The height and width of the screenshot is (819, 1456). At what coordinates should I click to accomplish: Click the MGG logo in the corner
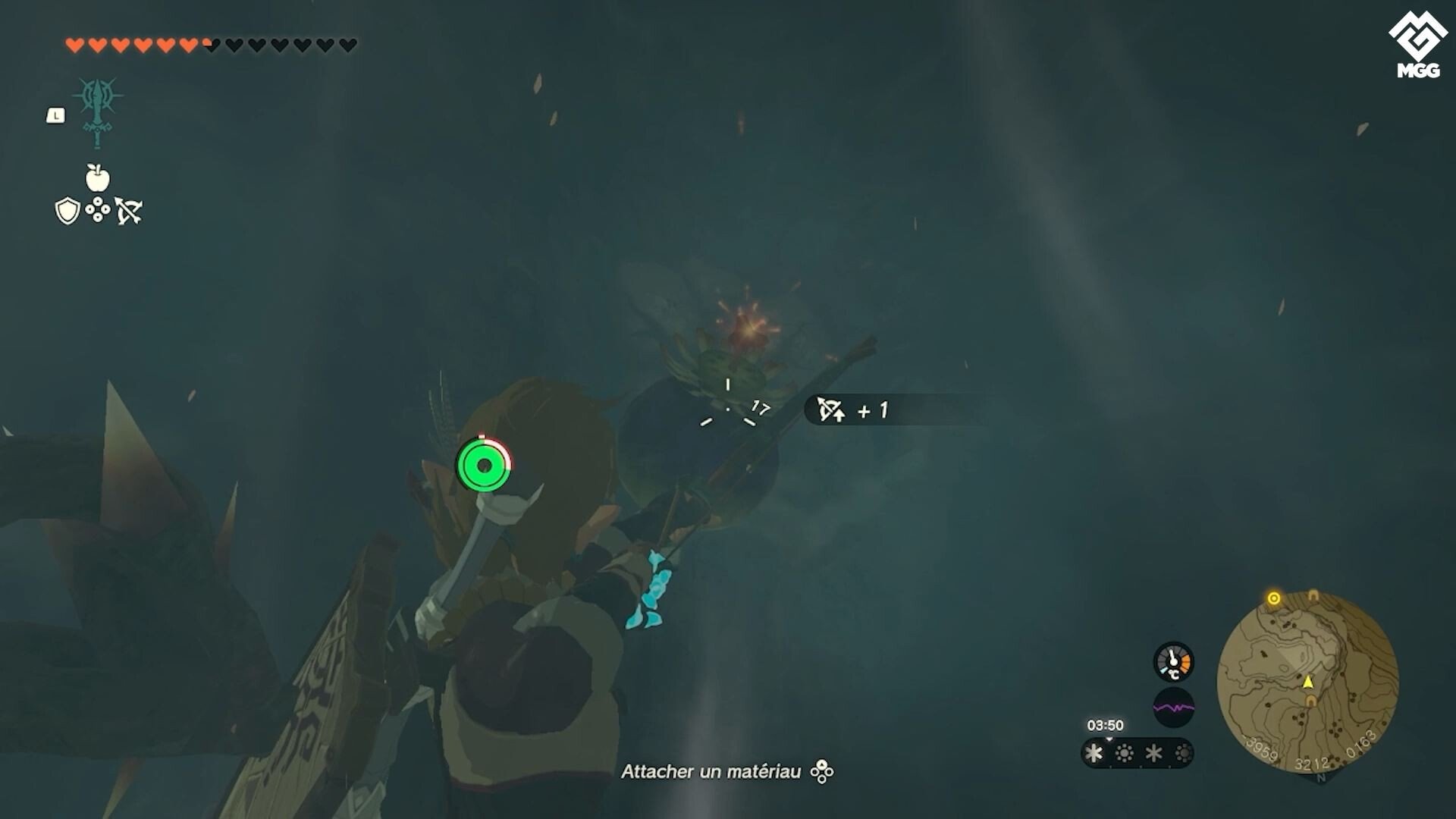(x=1417, y=35)
